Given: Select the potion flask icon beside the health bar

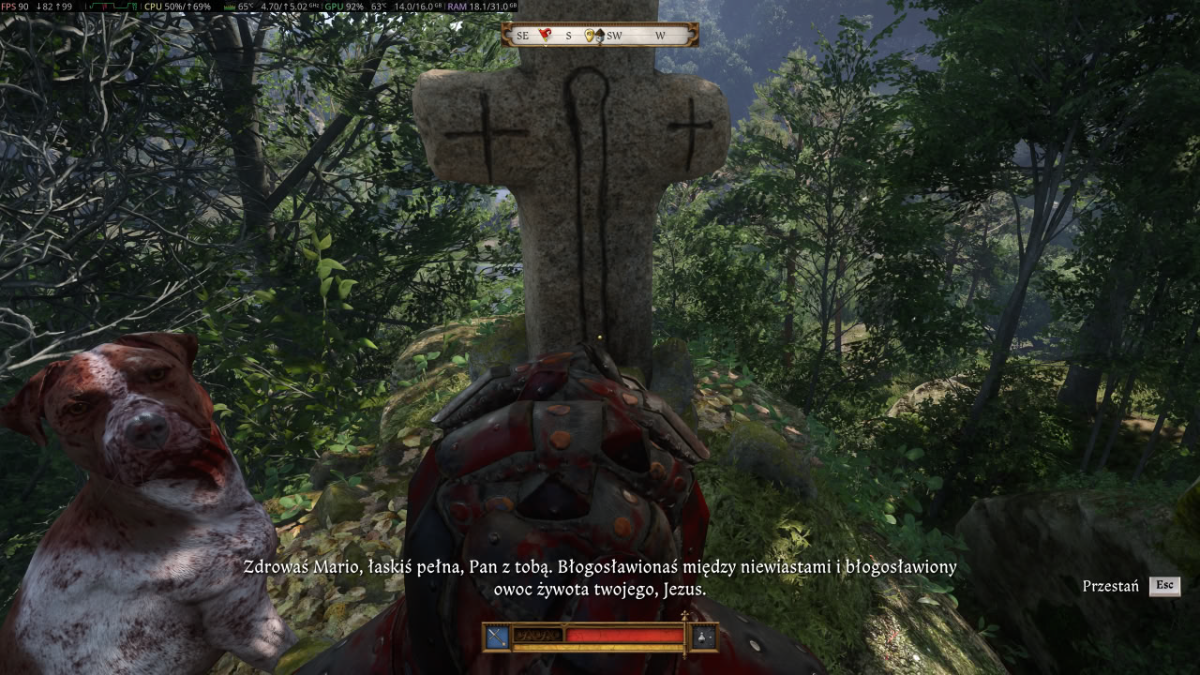Looking at the screenshot, I should tap(705, 637).
